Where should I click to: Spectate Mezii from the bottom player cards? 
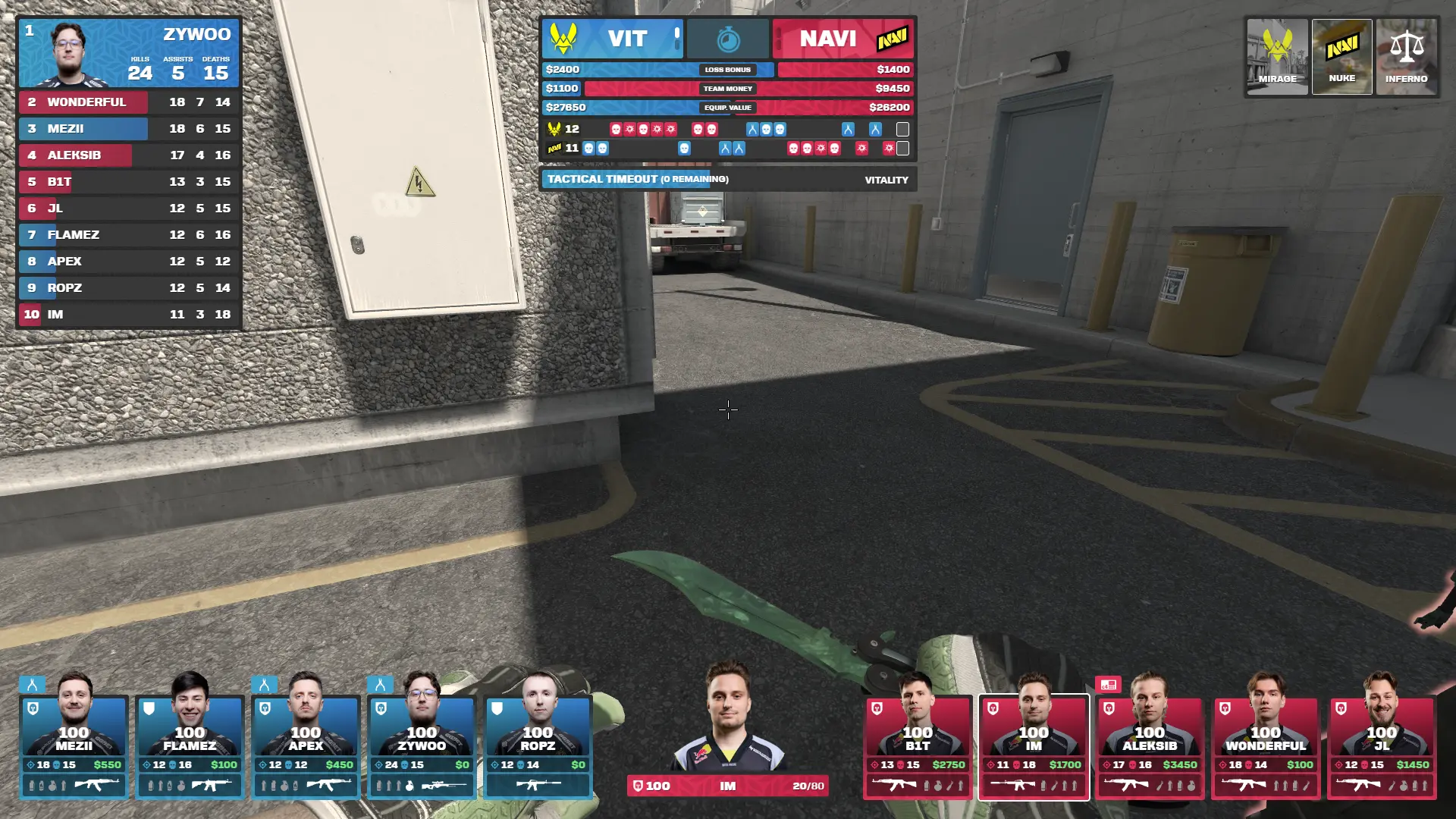click(74, 747)
